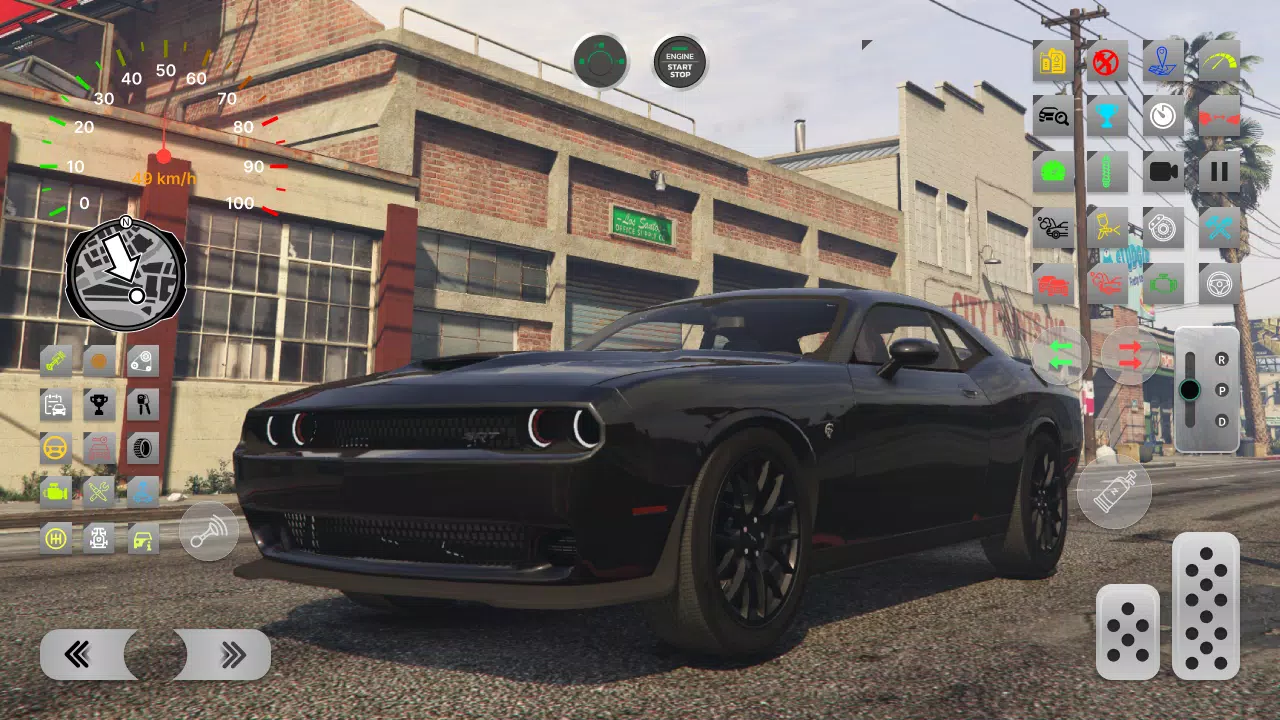Honk using the round horn button

point(208,532)
